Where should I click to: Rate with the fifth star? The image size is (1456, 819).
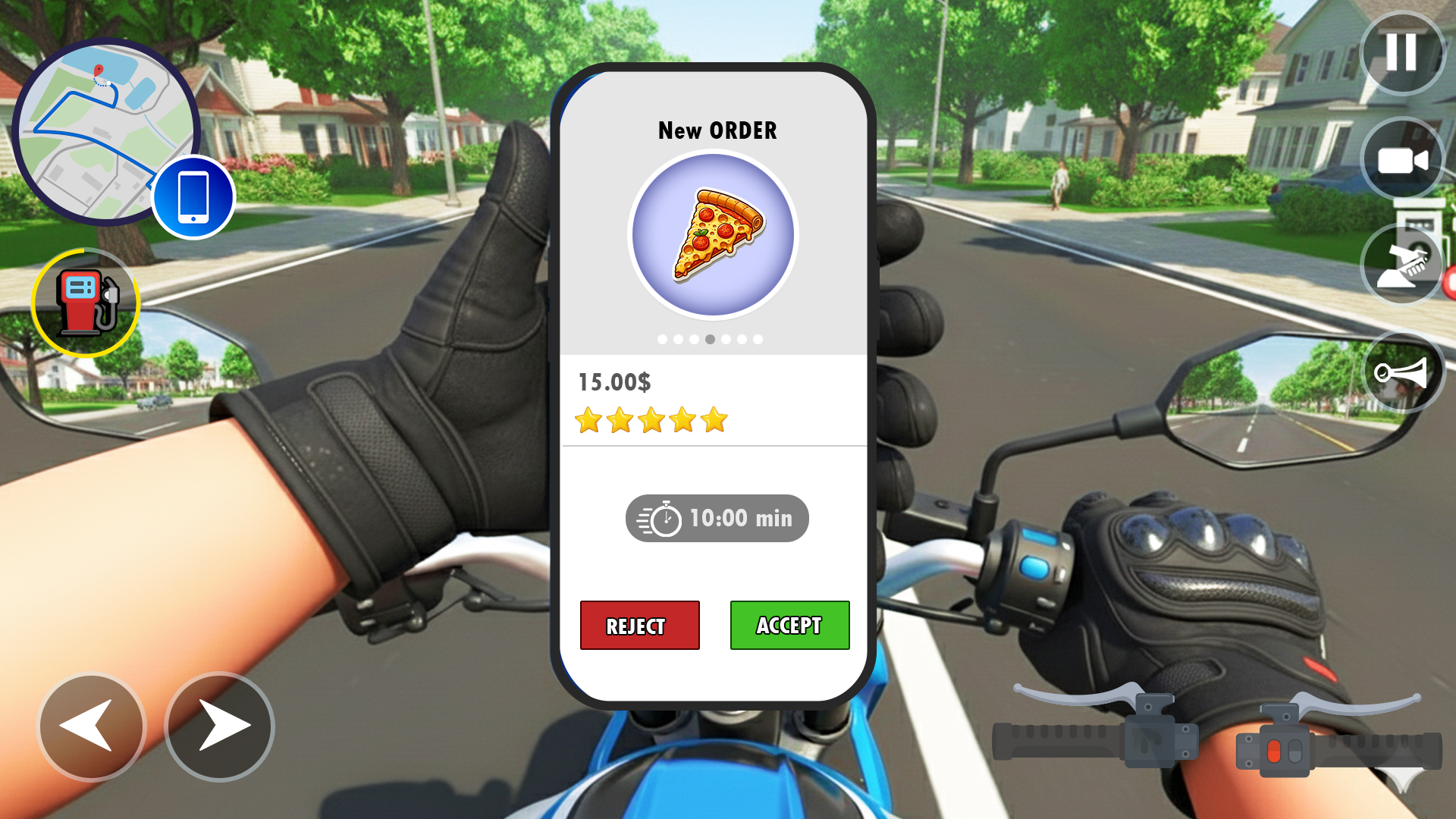pos(713,420)
